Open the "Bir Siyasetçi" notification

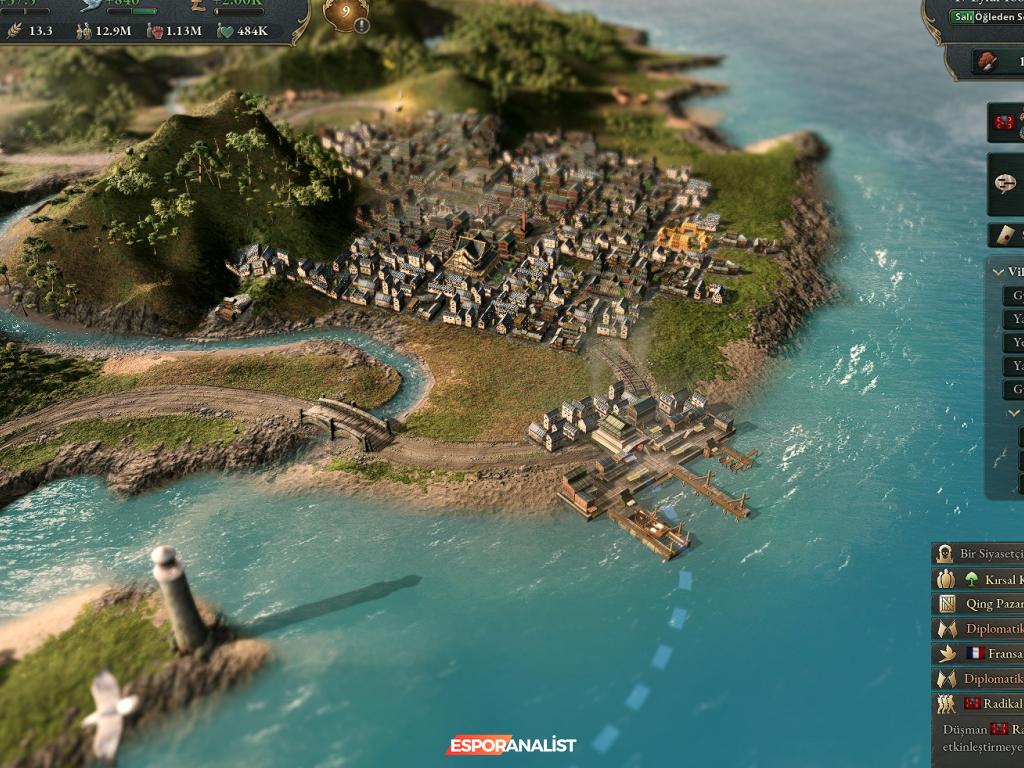985,554
